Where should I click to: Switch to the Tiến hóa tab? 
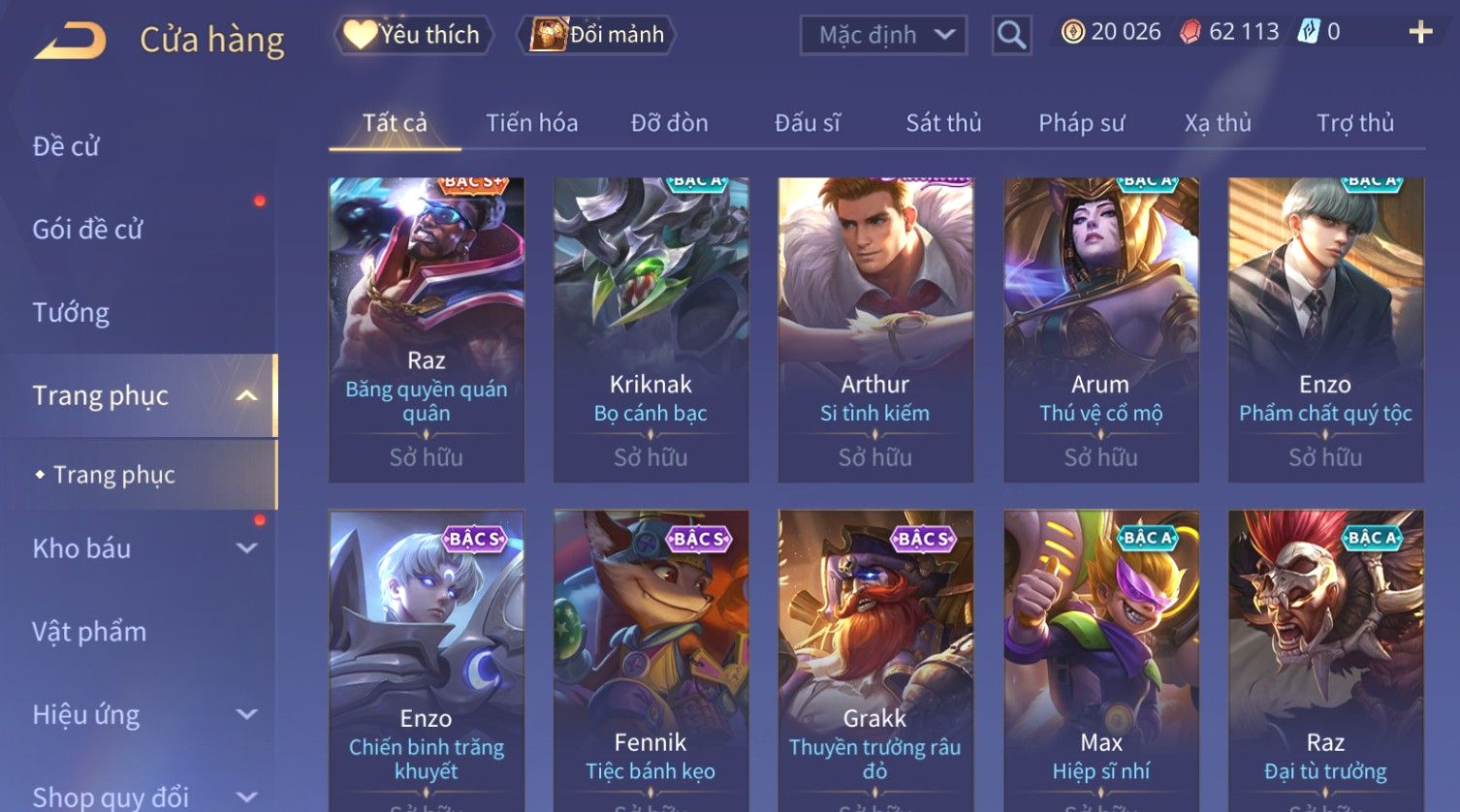click(x=531, y=123)
